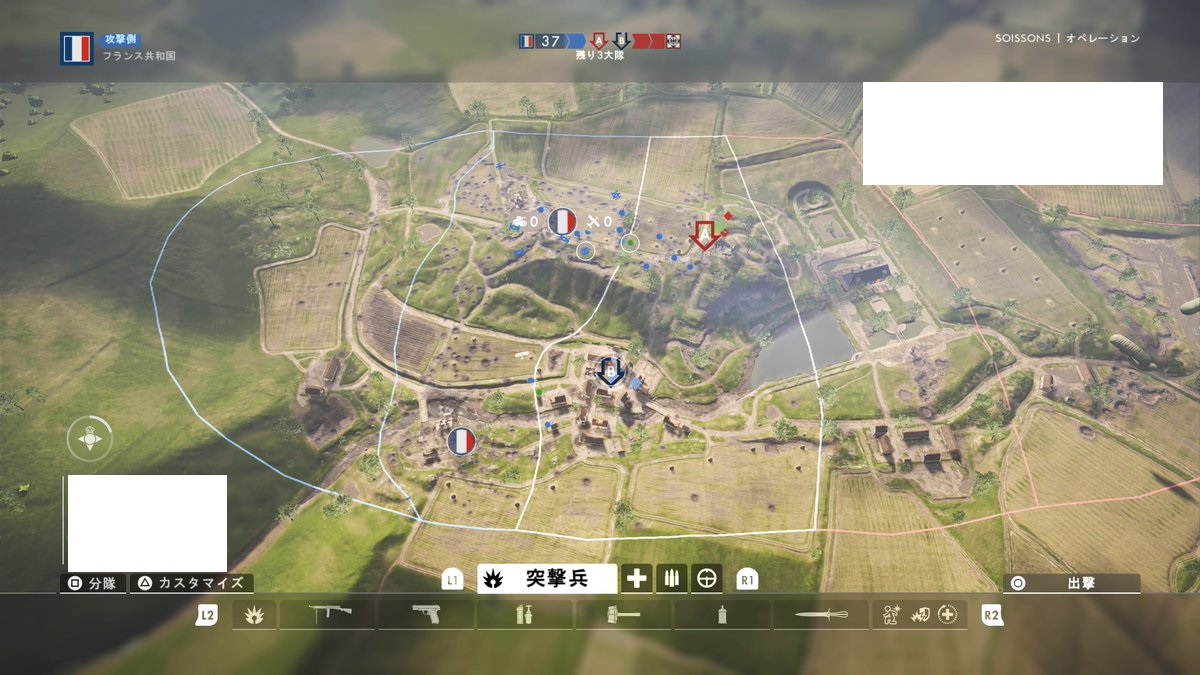Viewport: 1200px width, 675px height.
Task: Choose the support class bullets icon
Action: click(671, 578)
